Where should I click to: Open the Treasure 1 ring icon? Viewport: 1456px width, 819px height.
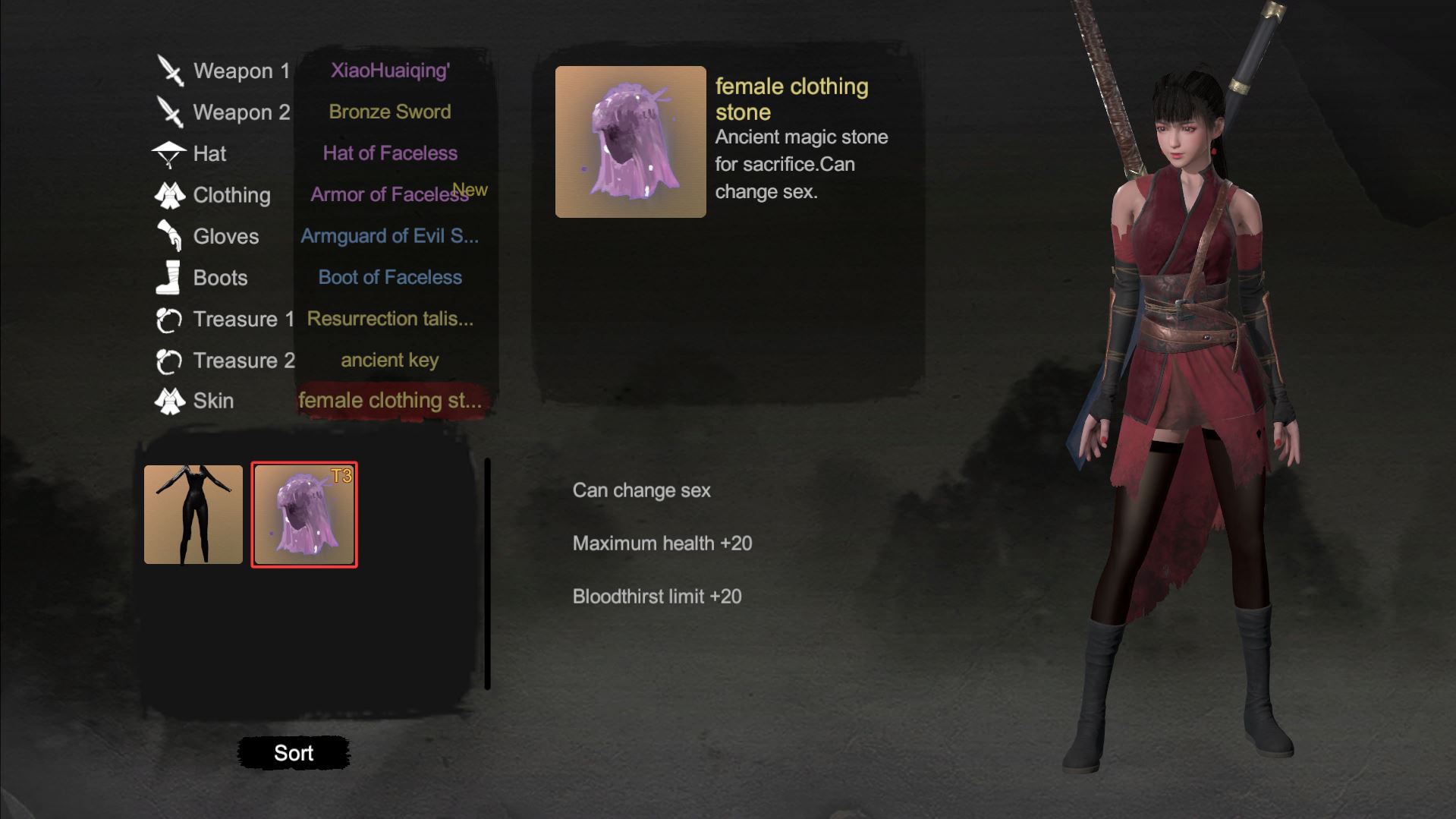coord(168,318)
